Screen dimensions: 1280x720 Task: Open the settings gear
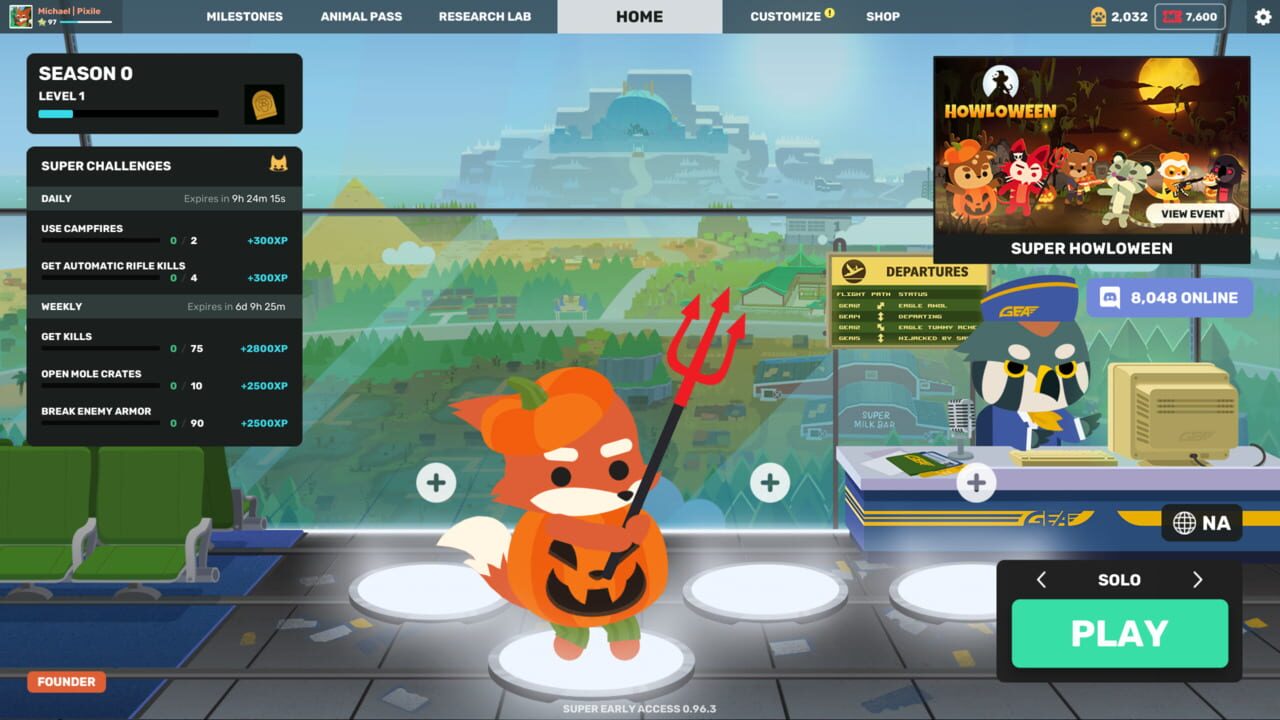pos(1260,16)
